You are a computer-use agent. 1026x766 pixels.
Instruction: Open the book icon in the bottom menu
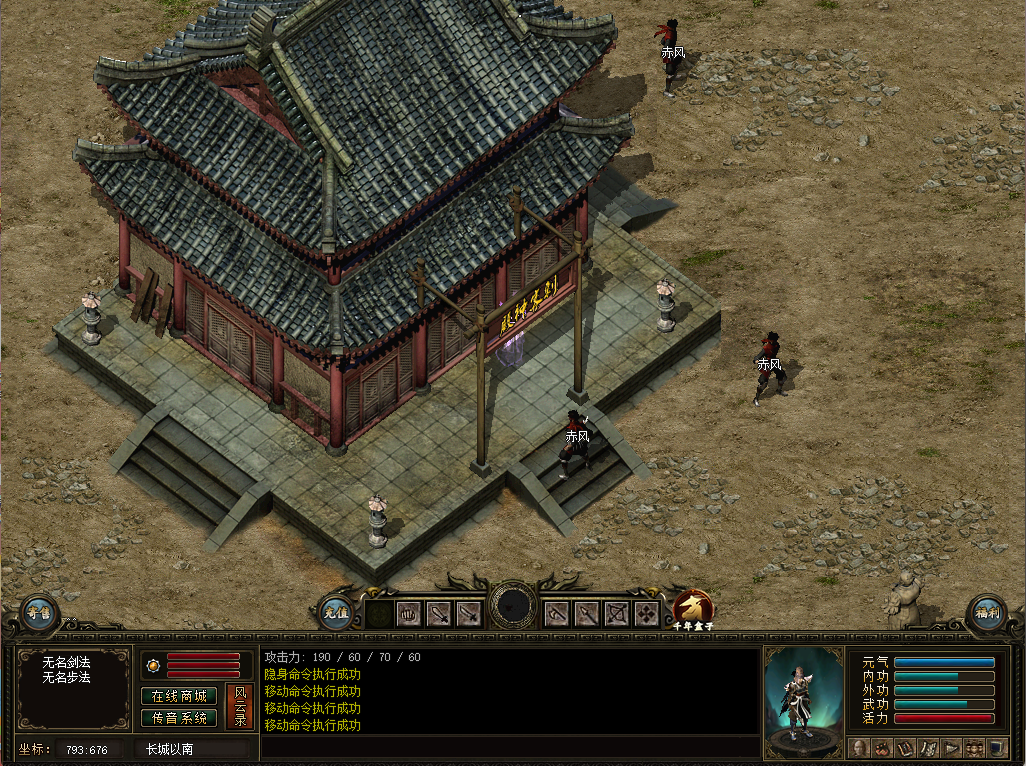point(905,748)
